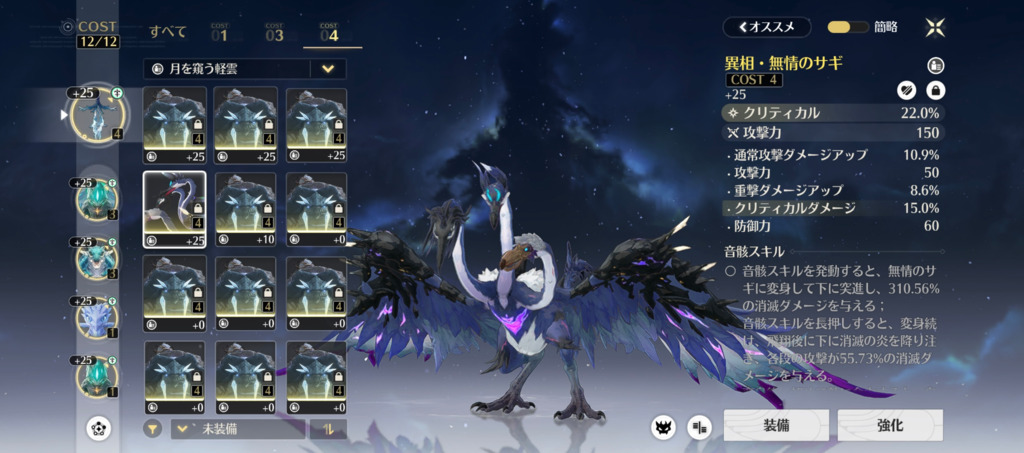Select the COST 4 tab
Image resolution: width=1024 pixels, height=453 pixels.
(331, 33)
